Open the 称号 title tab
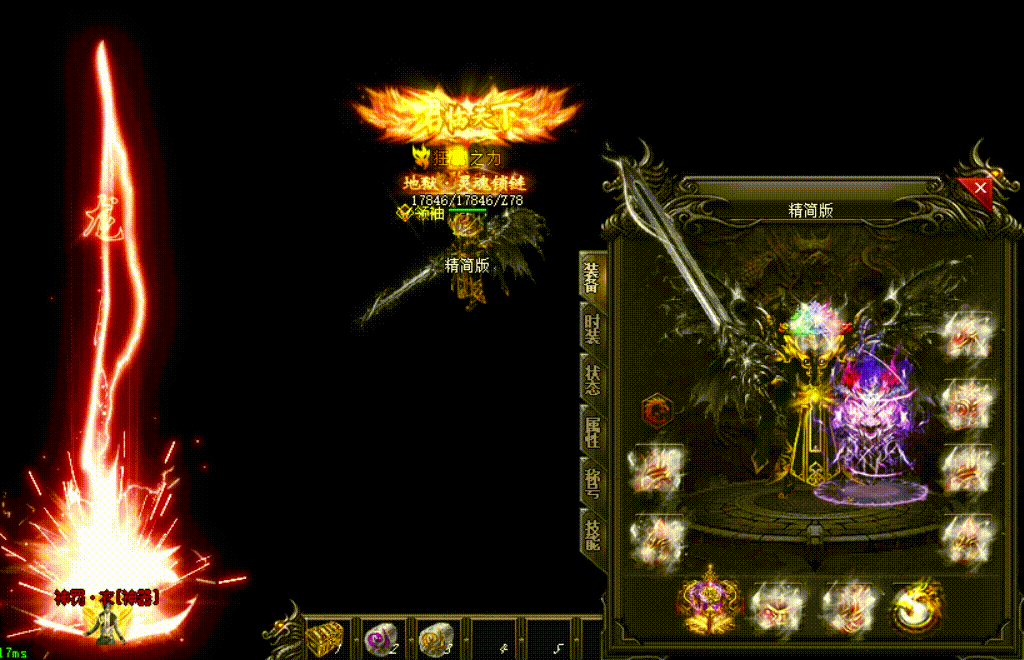 591,482
